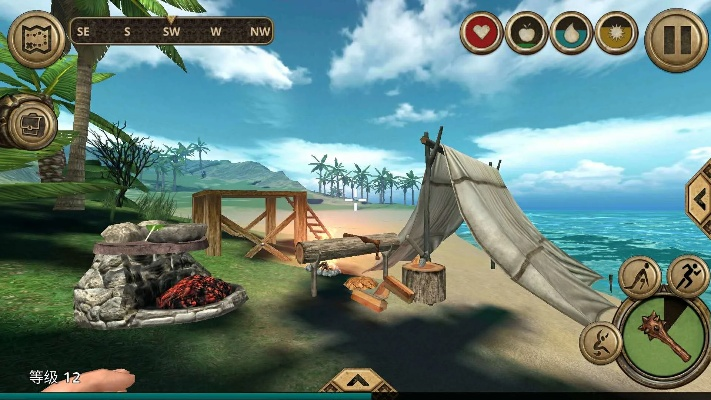
Task: Tap the stooped-figure action button
Action: 639,278
